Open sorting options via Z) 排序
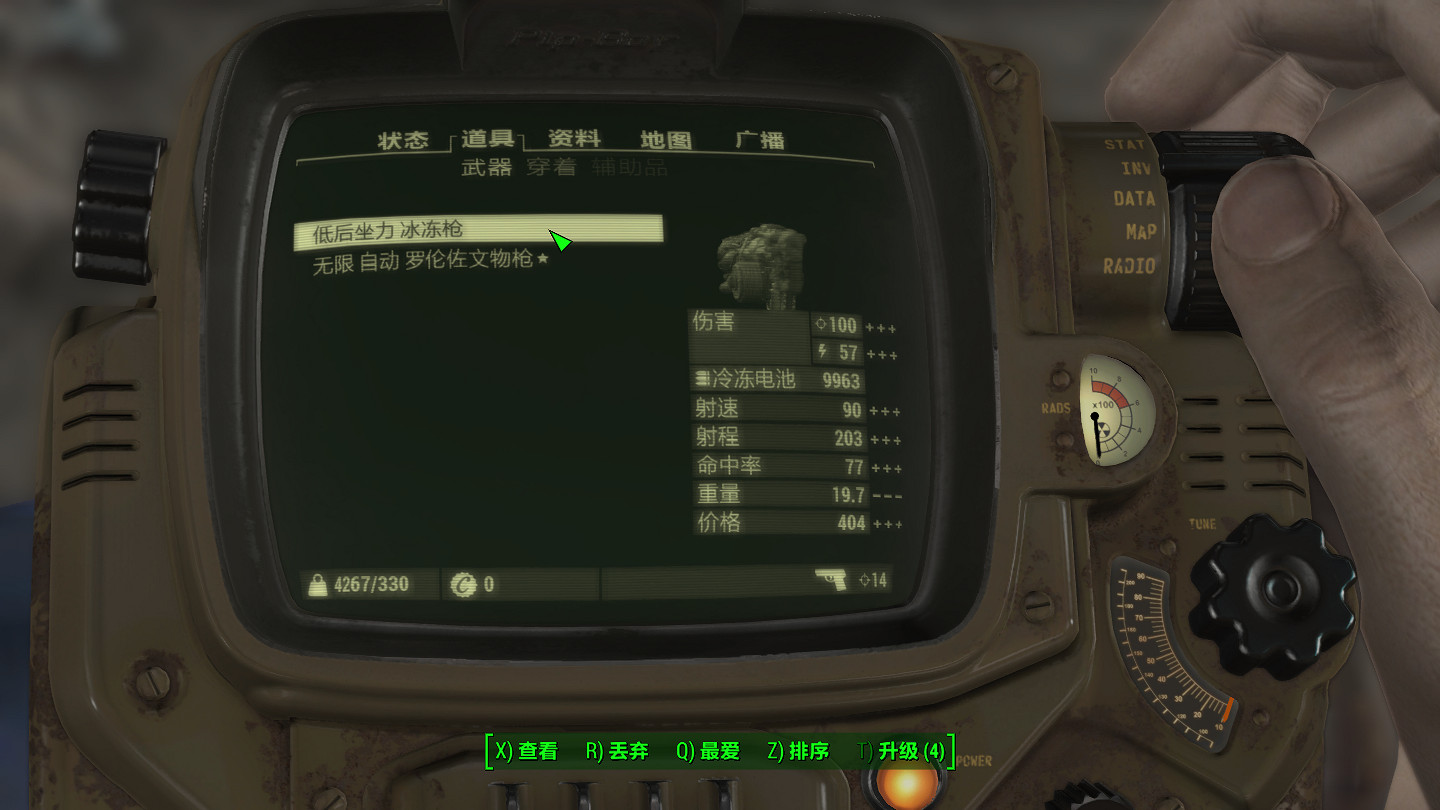The height and width of the screenshot is (810, 1440). (800, 752)
